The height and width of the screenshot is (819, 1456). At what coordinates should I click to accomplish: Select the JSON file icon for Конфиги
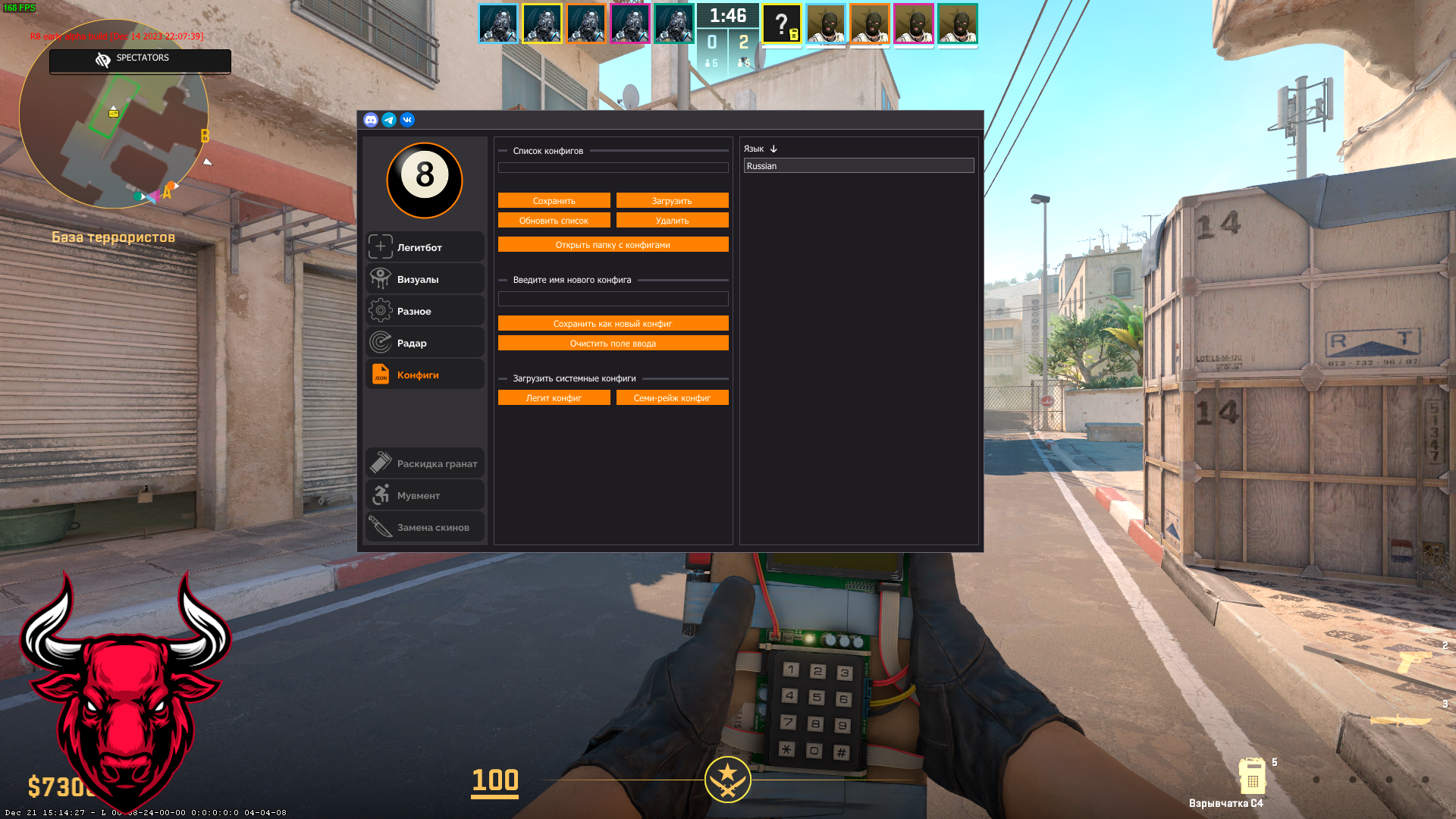[380, 374]
